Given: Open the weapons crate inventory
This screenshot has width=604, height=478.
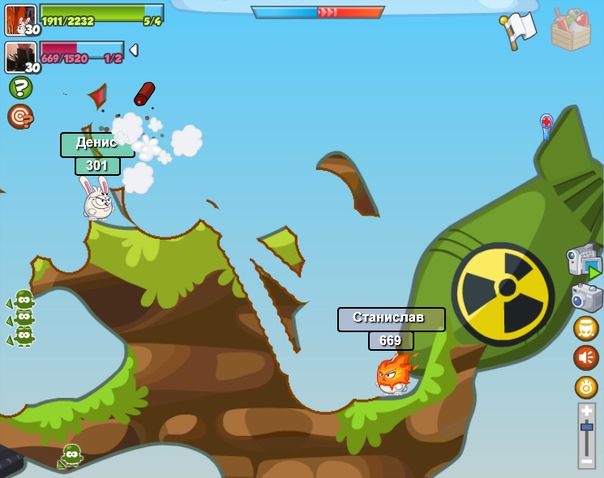Looking at the screenshot, I should click(570, 27).
